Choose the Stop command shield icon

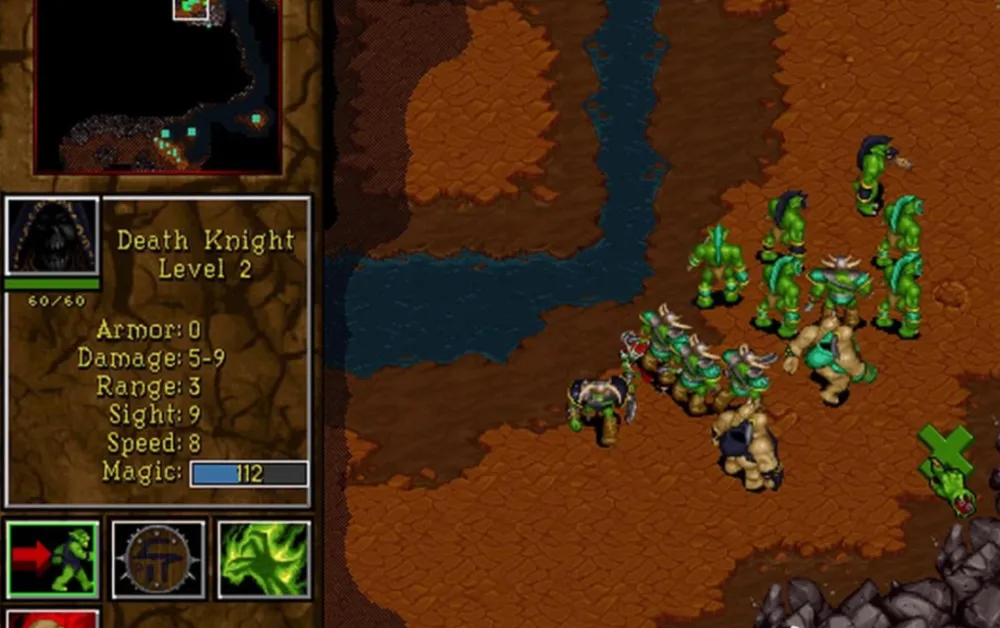tap(158, 560)
